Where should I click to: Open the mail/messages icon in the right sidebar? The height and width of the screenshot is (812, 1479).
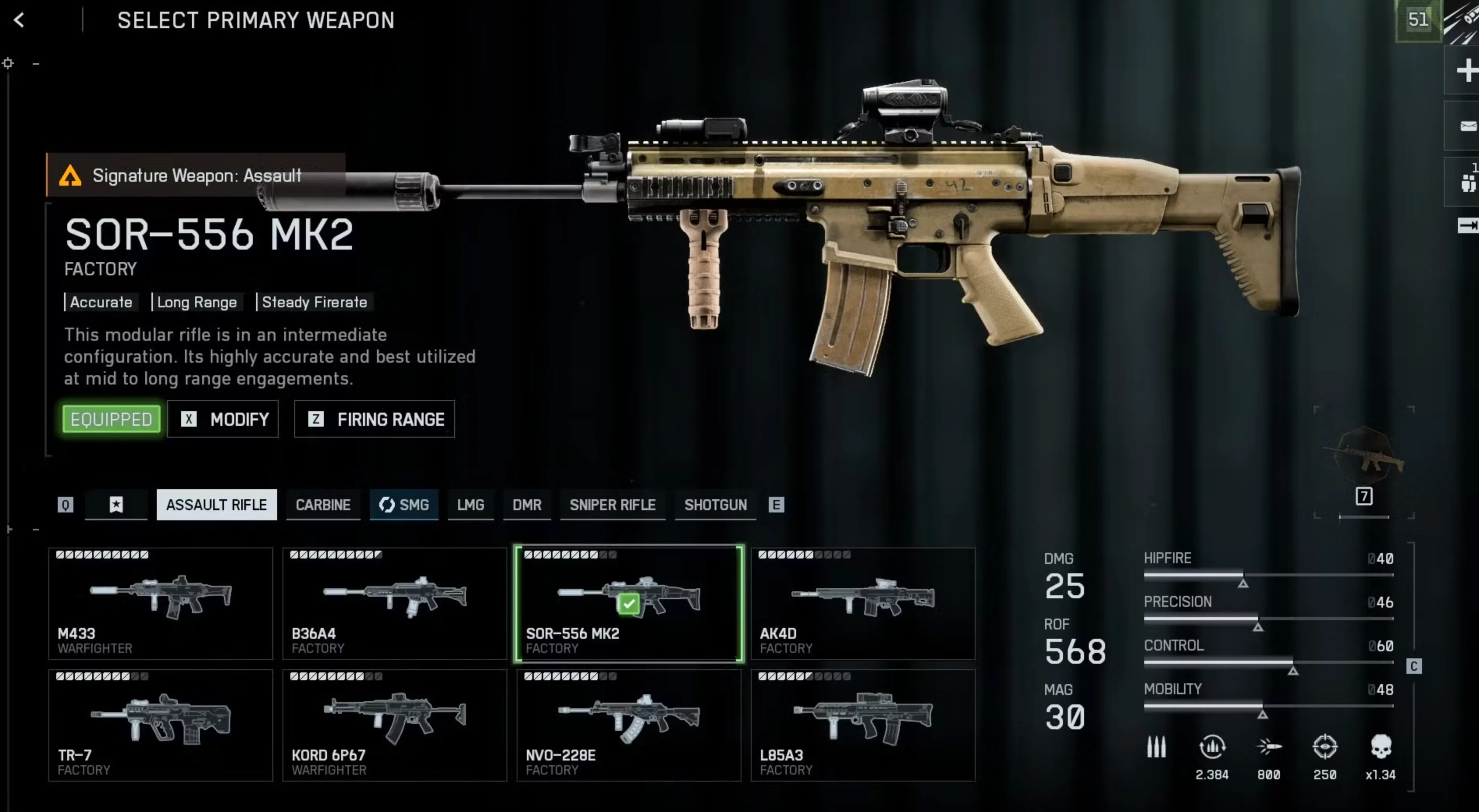[1468, 125]
